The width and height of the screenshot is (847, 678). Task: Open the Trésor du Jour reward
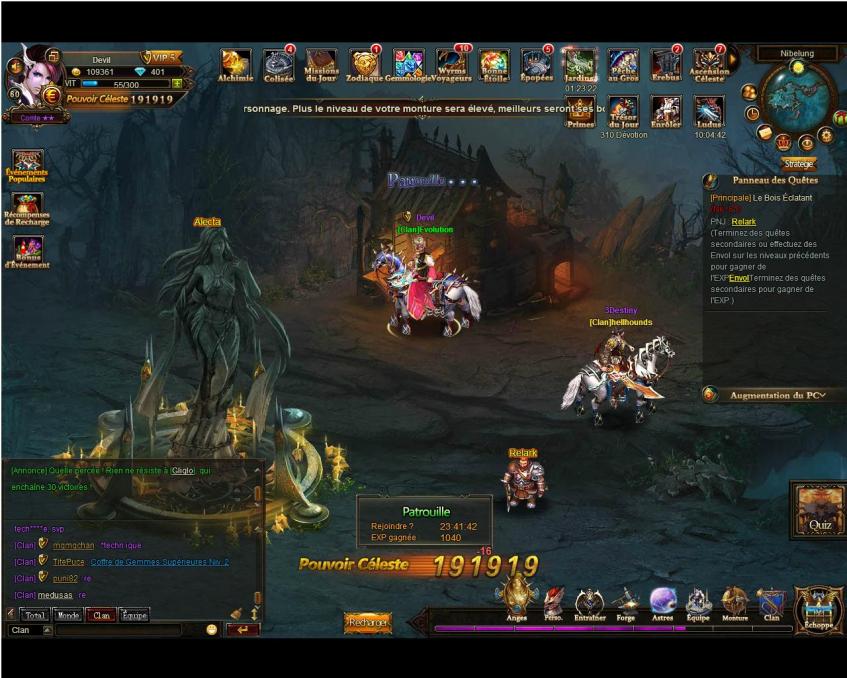623,112
